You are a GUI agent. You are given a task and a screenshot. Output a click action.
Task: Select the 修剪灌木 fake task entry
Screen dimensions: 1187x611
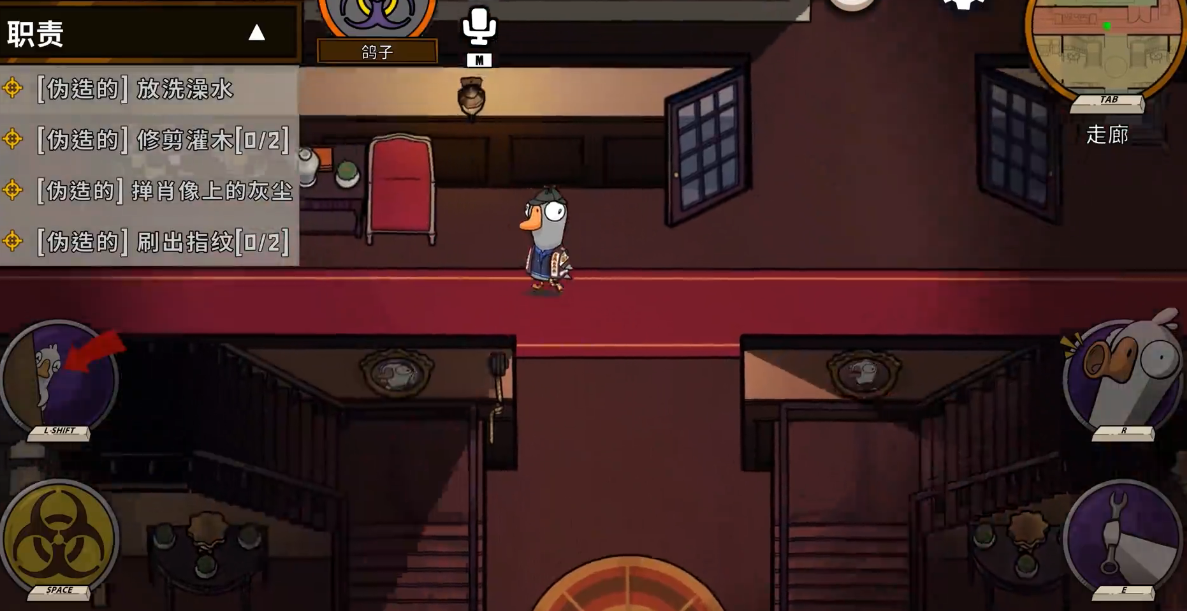149,140
